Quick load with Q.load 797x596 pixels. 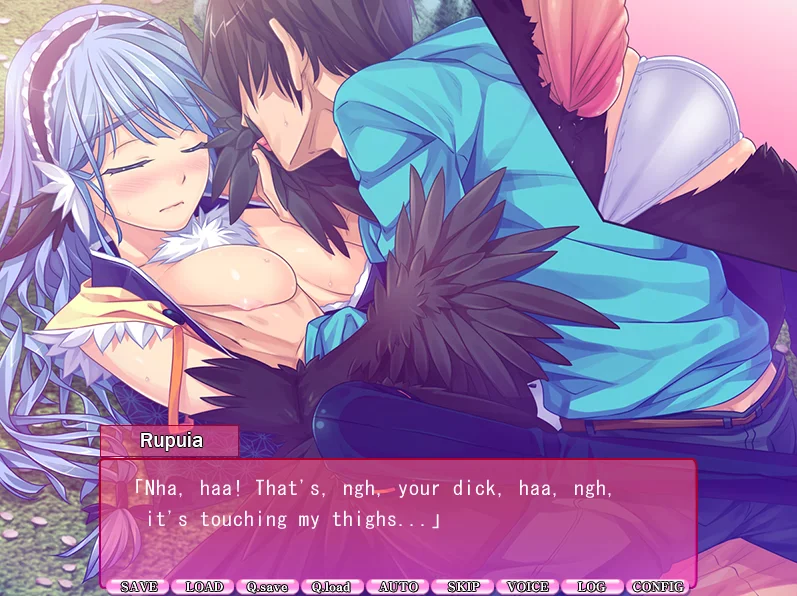pos(333,587)
